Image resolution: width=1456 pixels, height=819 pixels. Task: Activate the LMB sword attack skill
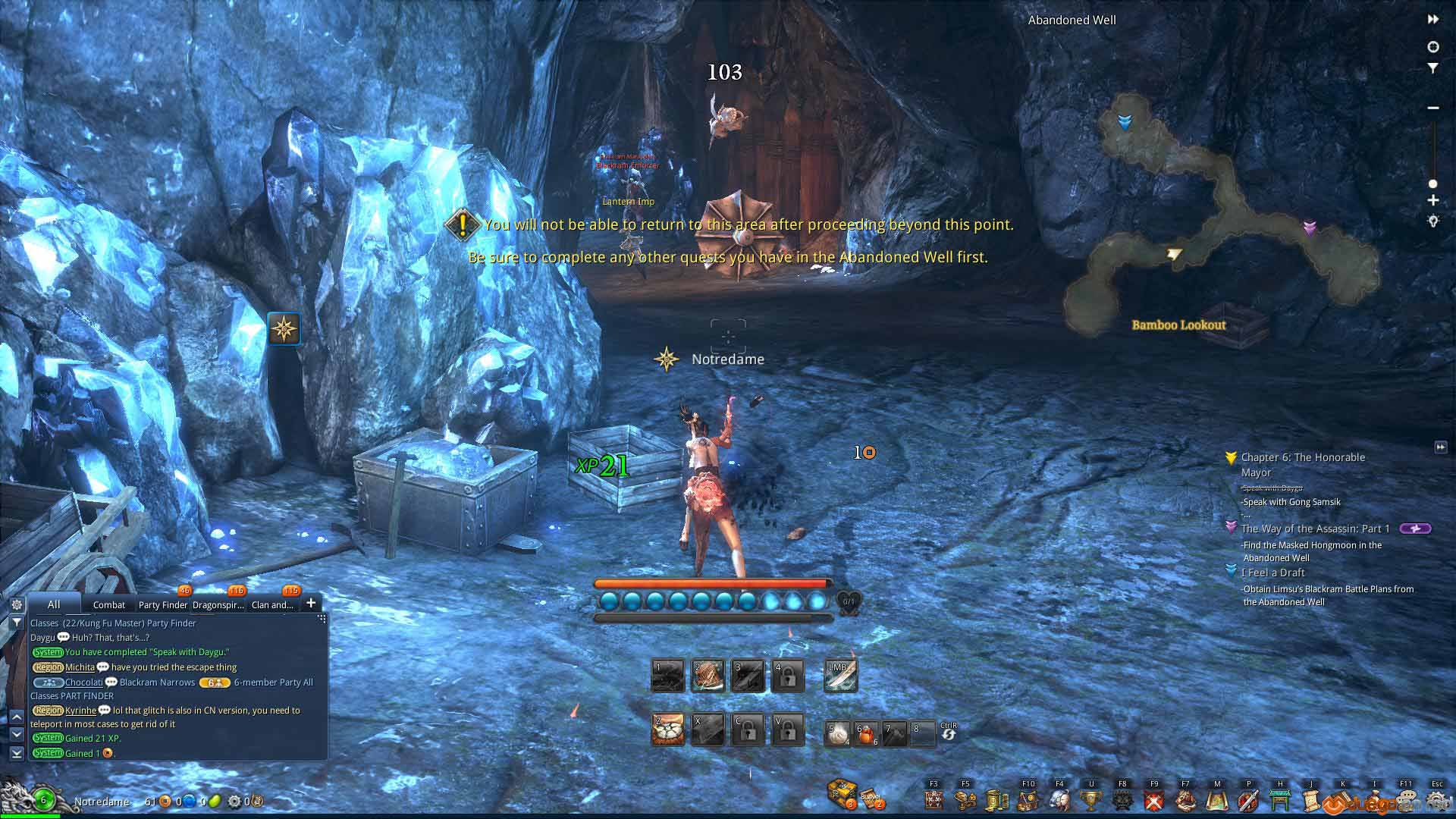[841, 676]
